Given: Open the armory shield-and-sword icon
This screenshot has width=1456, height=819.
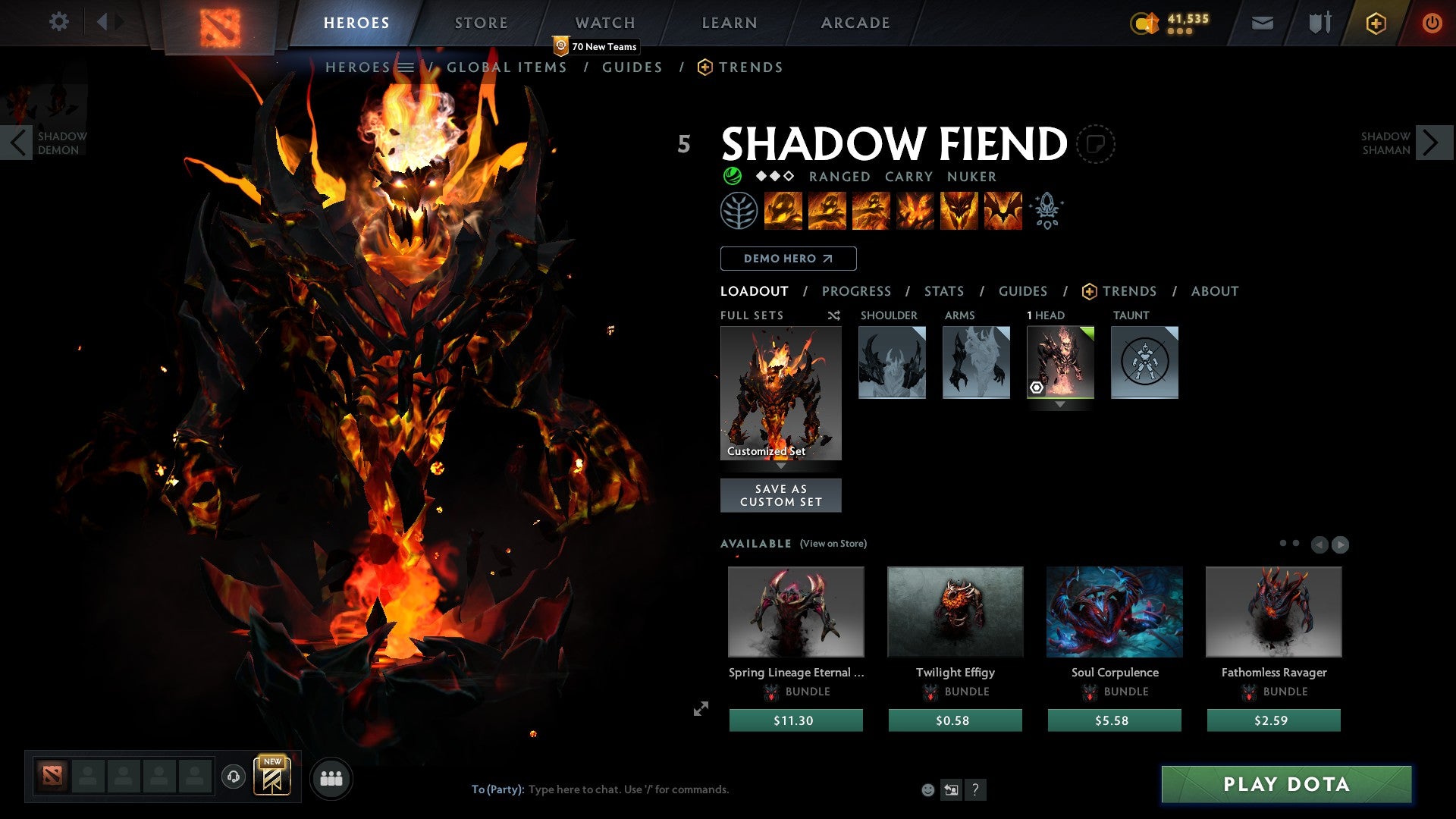Looking at the screenshot, I should tap(1318, 23).
